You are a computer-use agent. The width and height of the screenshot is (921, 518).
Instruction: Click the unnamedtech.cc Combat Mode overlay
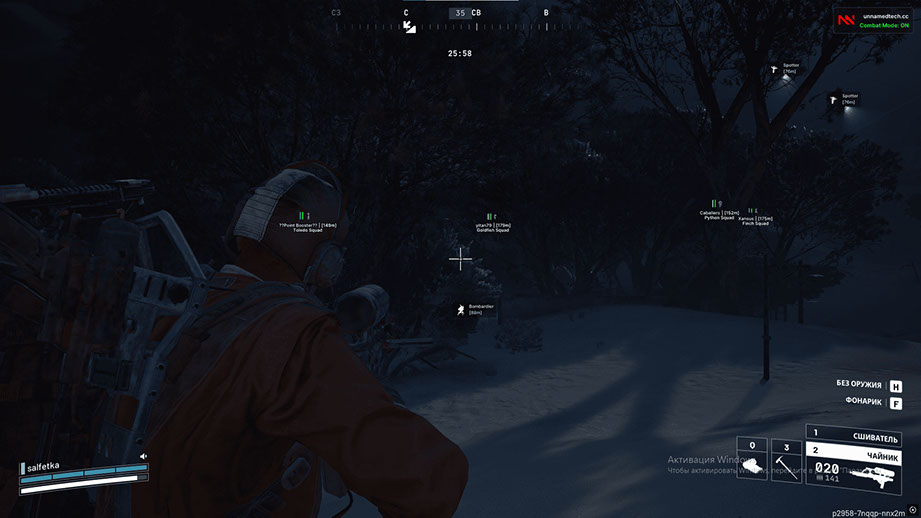coord(873,21)
